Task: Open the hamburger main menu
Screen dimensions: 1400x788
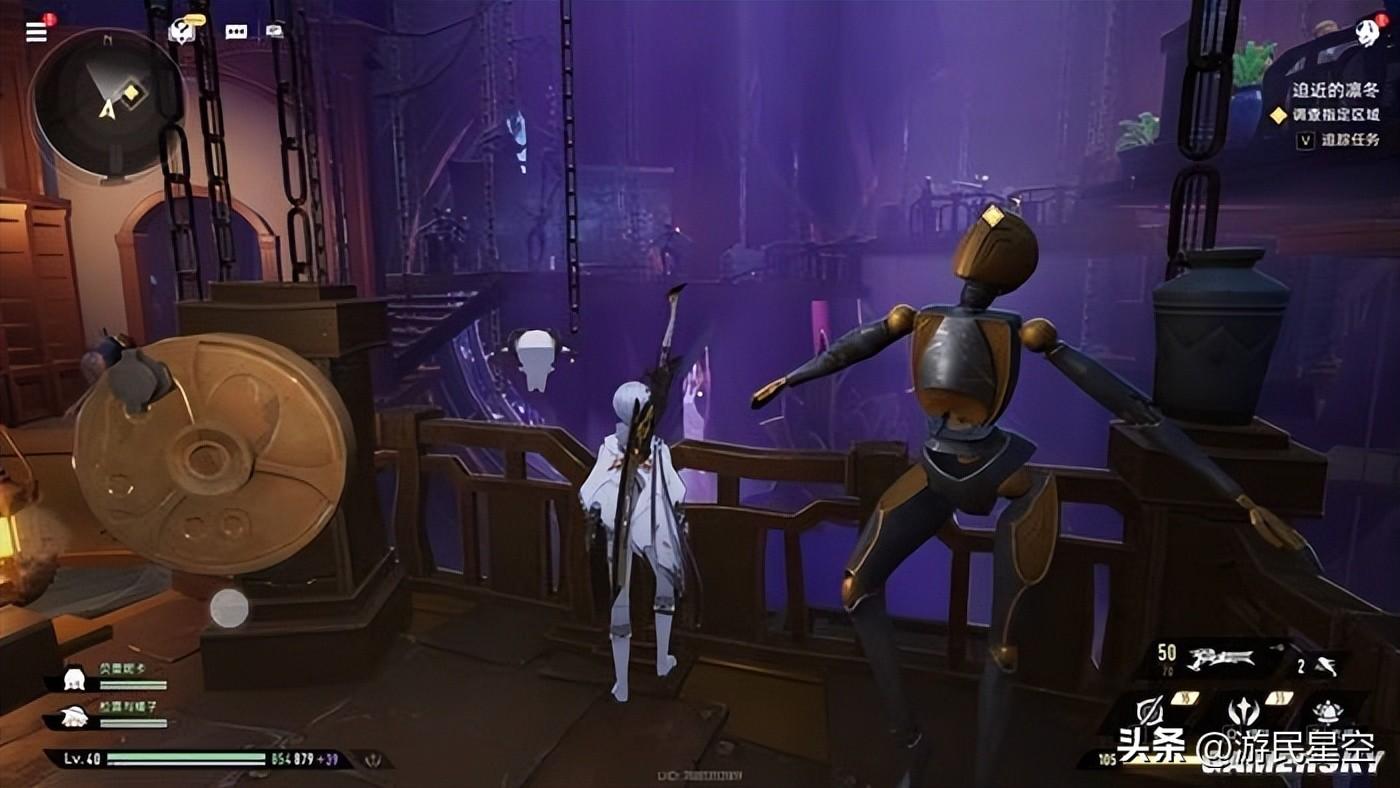Action: click(36, 31)
